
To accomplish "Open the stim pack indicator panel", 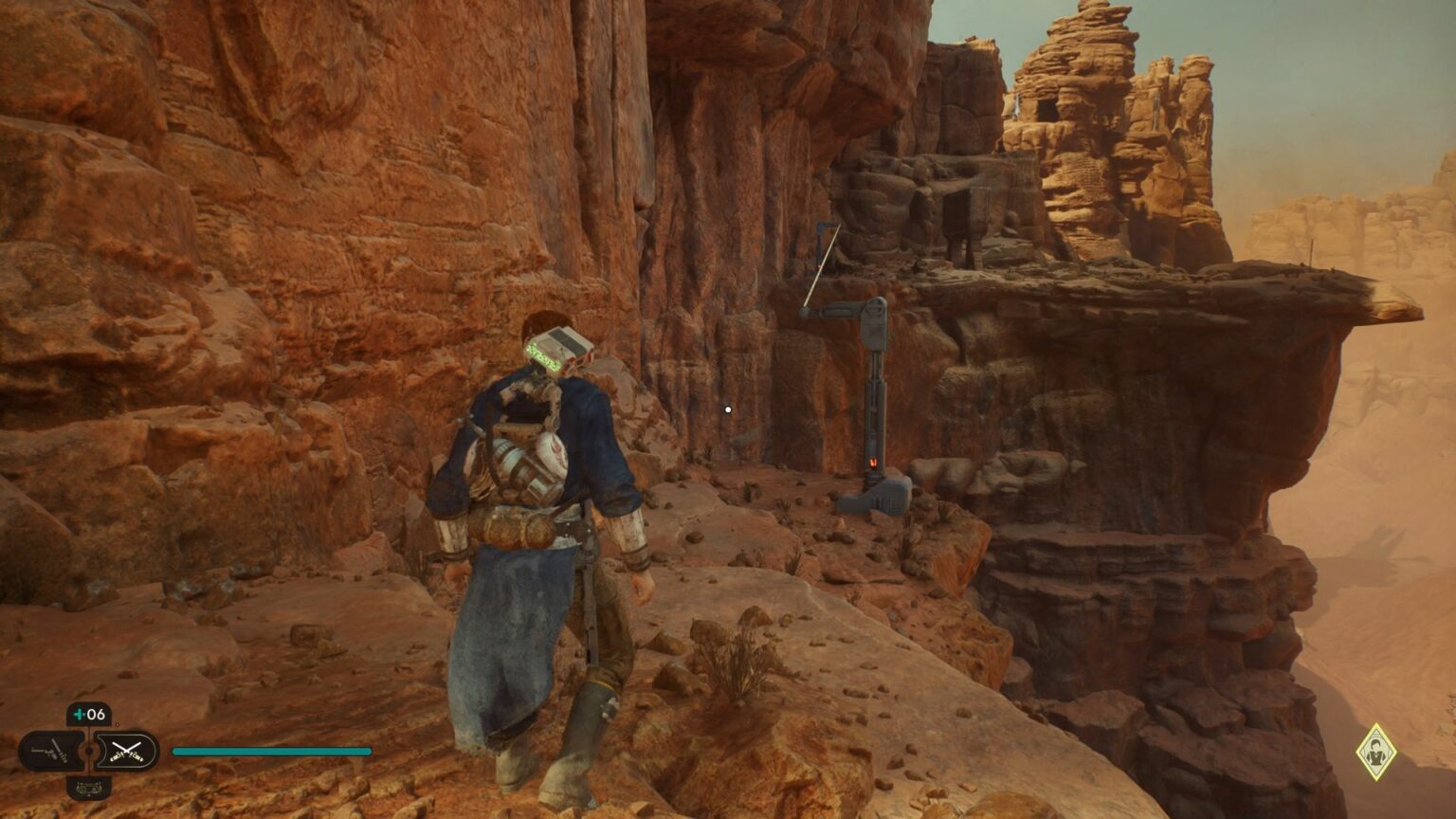I will pyautogui.click(x=87, y=714).
